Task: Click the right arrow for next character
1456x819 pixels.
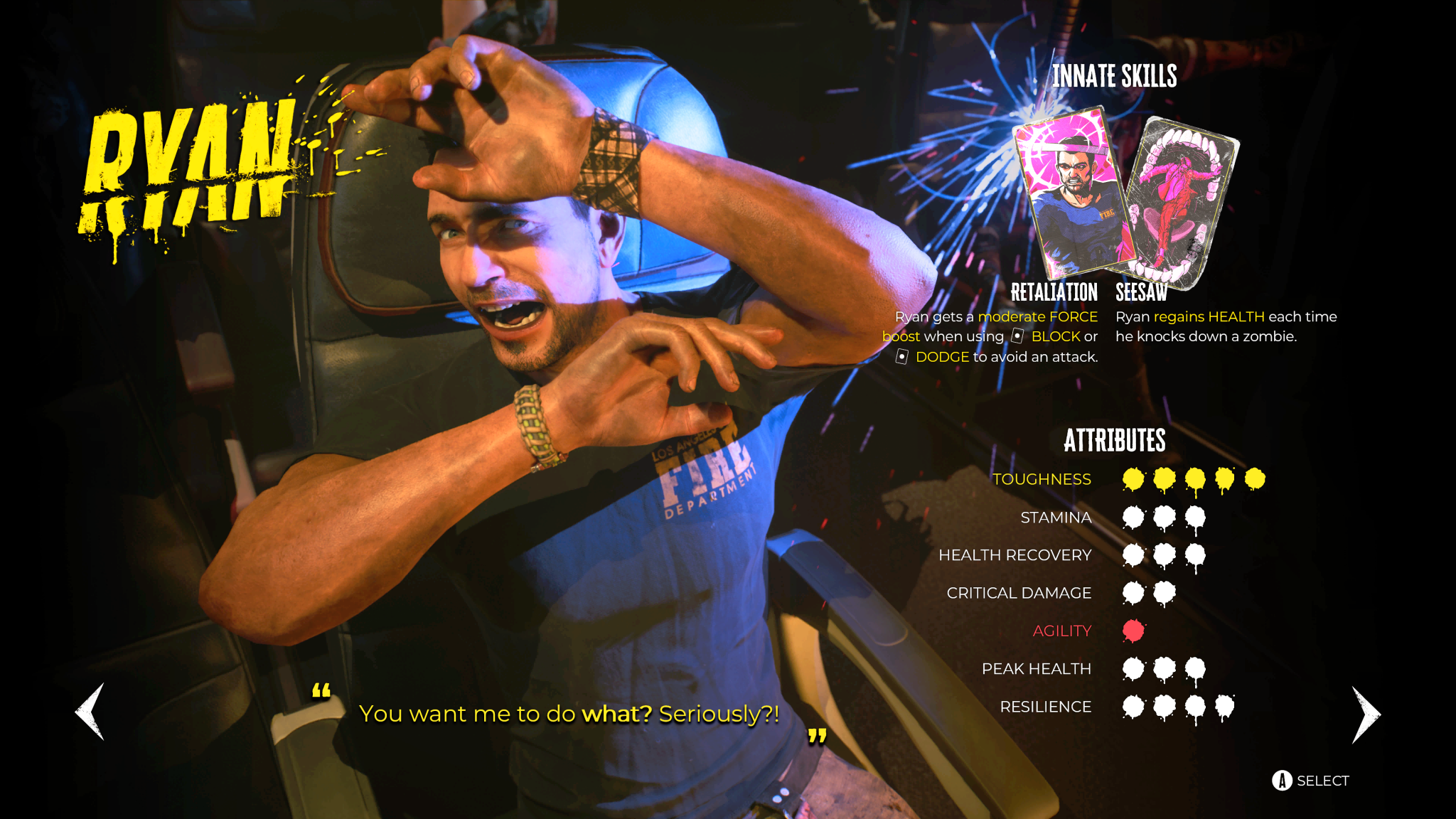Action: 1364,713
